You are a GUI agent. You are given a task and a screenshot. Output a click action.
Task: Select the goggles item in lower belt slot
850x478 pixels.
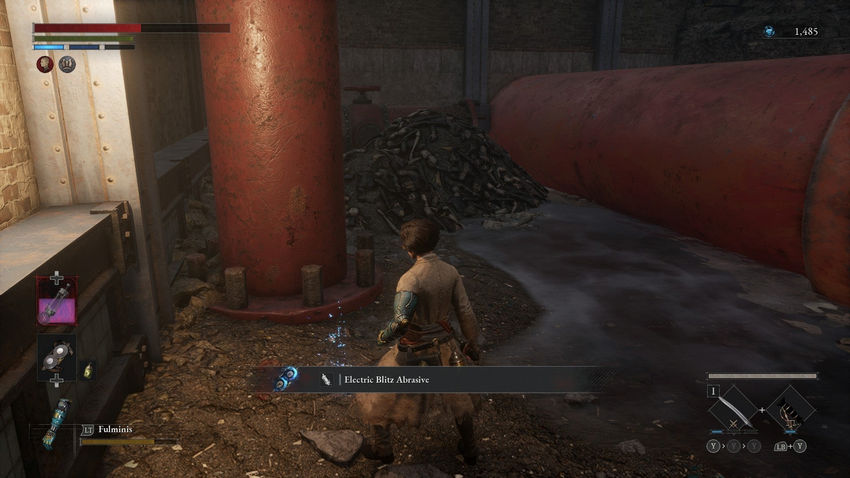click(56, 356)
